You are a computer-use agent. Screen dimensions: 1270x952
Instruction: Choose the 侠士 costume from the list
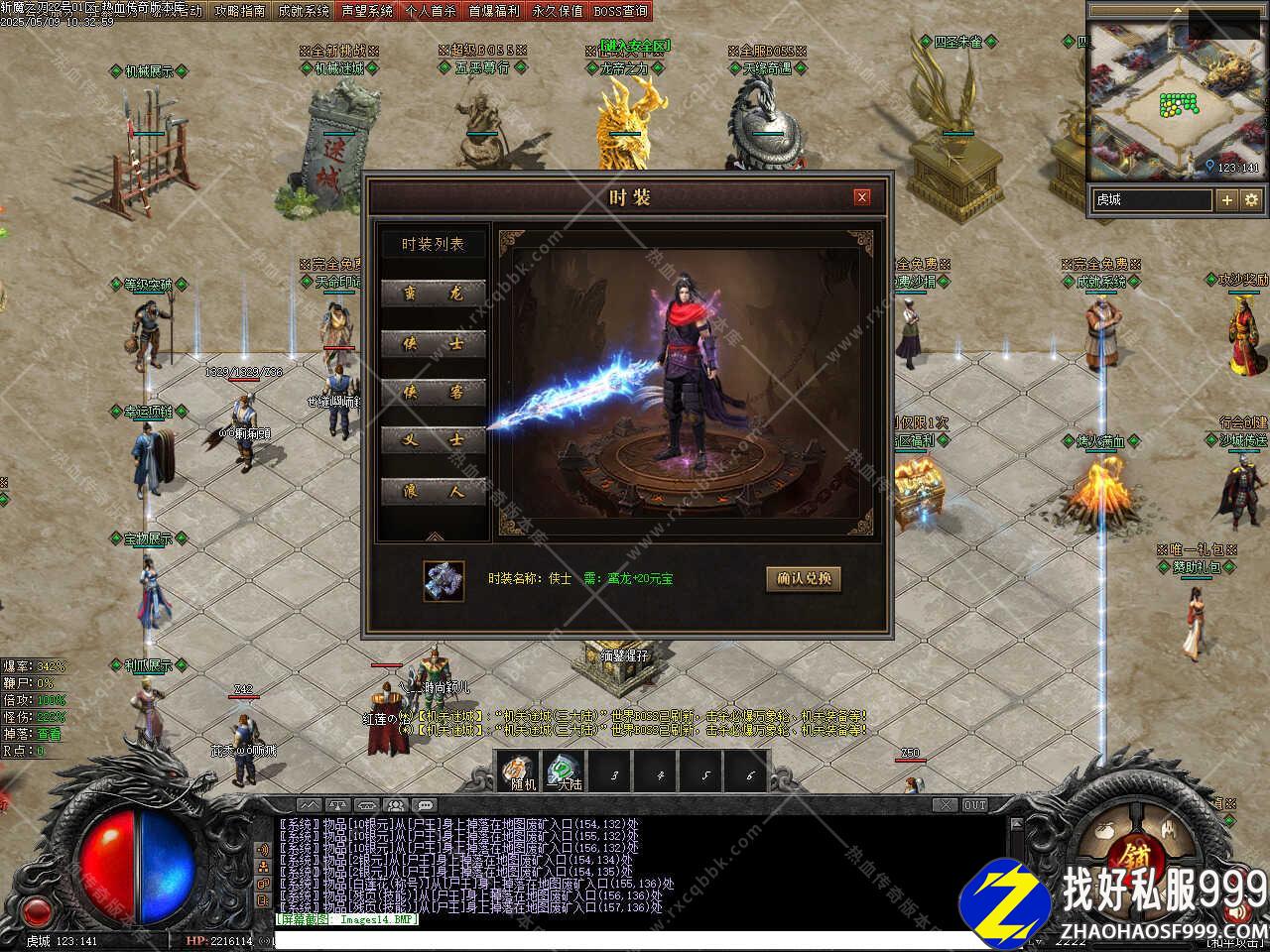(433, 343)
